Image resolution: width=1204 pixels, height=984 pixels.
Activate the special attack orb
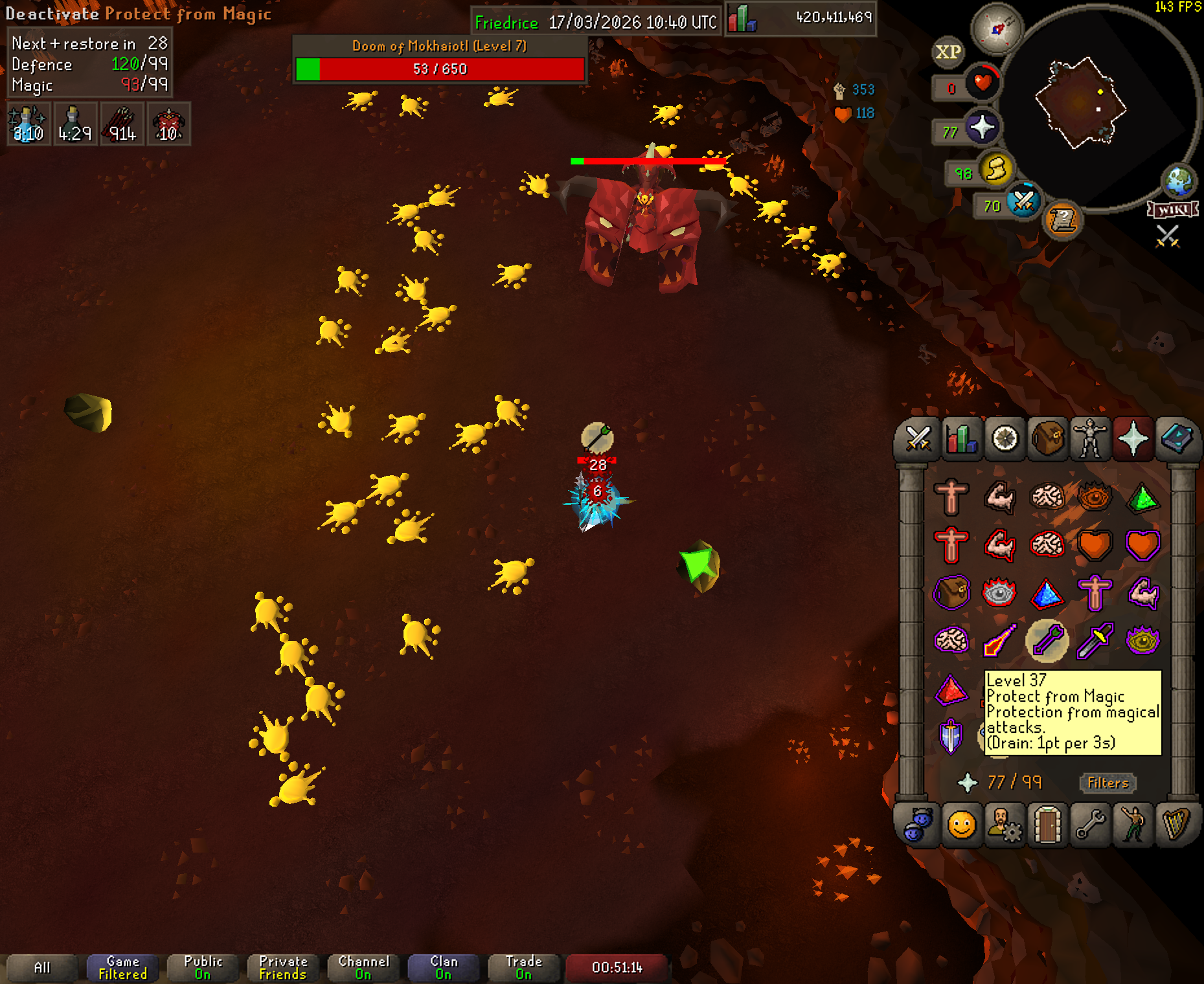tap(1023, 201)
